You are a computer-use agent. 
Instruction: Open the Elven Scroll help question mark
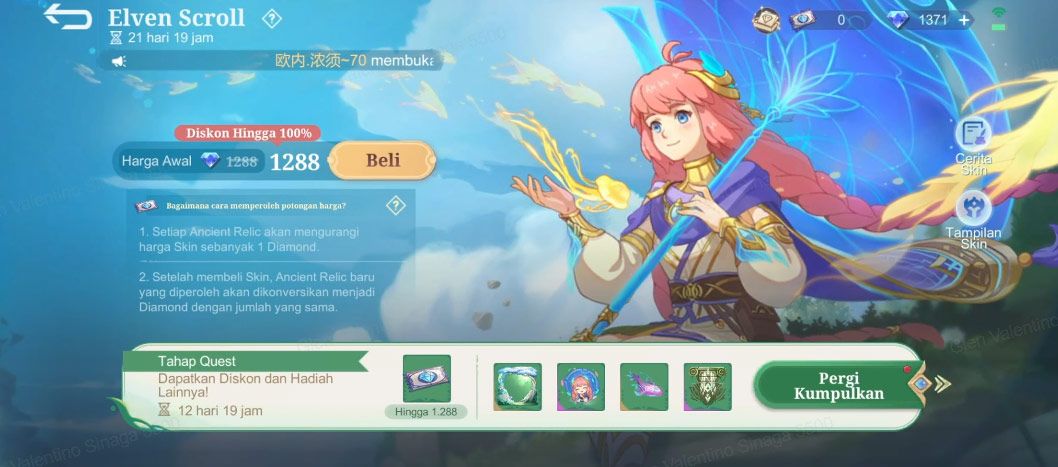pyautogui.click(x=271, y=18)
